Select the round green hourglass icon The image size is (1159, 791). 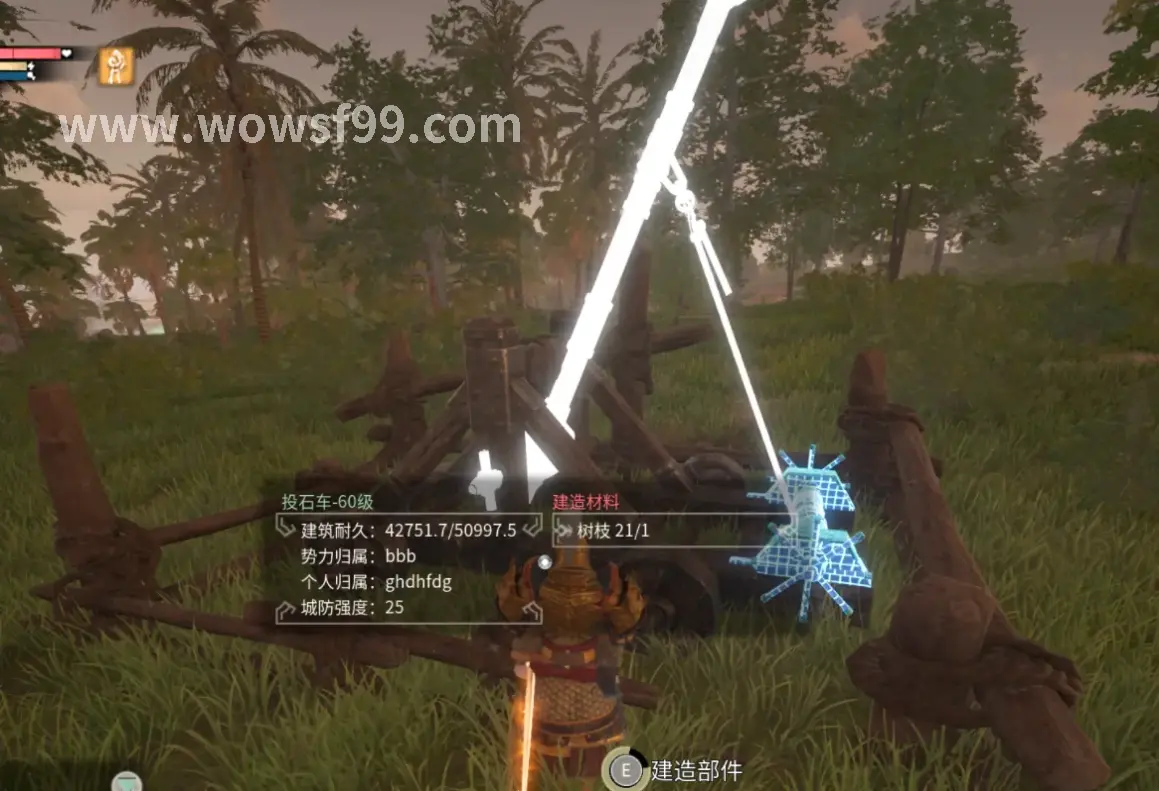(x=127, y=782)
